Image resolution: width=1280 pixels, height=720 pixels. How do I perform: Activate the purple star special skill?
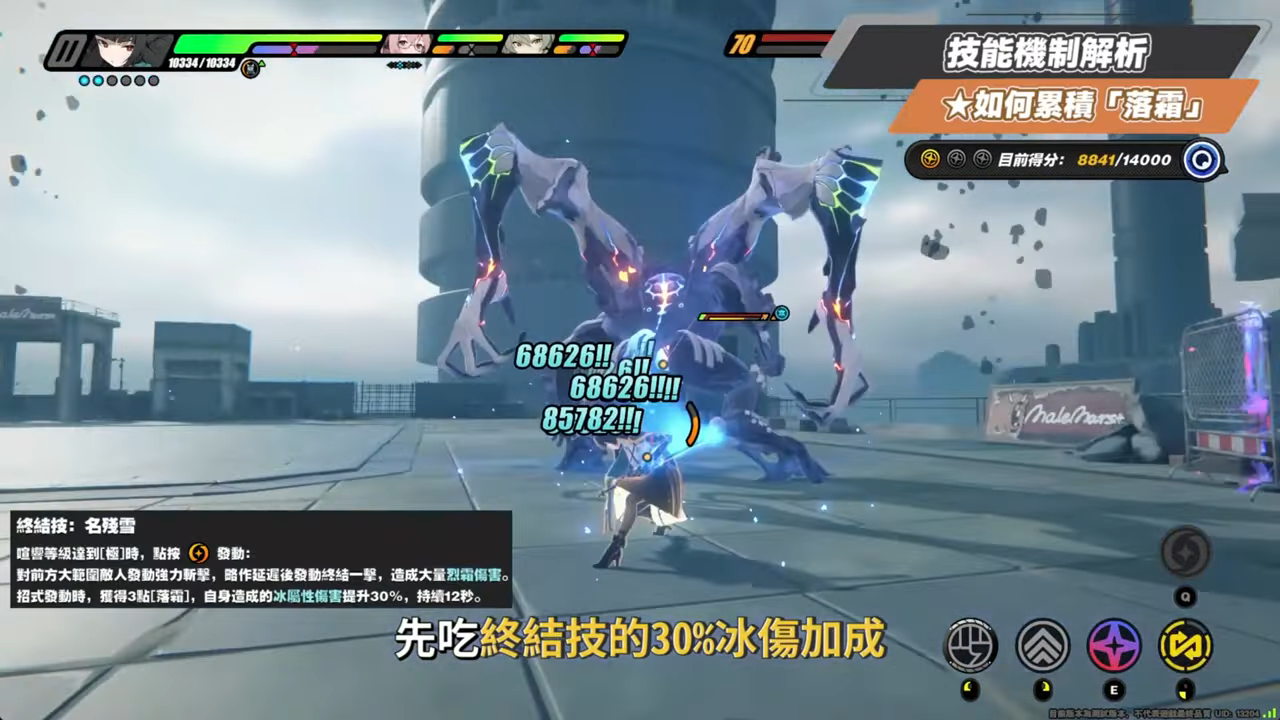(x=1114, y=645)
